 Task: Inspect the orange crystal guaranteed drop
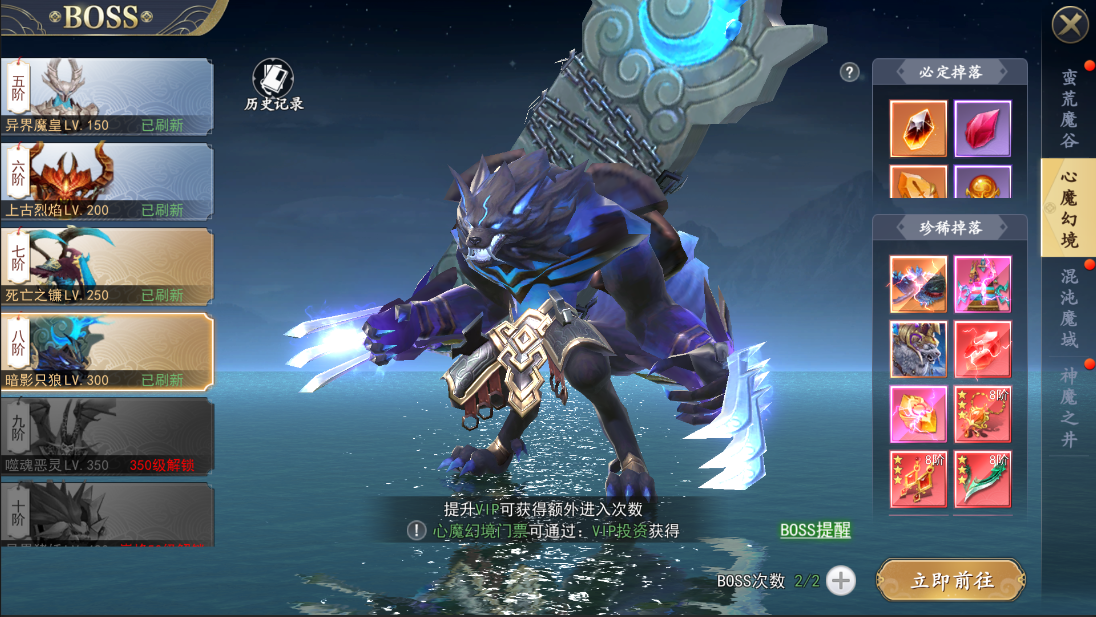click(x=918, y=129)
